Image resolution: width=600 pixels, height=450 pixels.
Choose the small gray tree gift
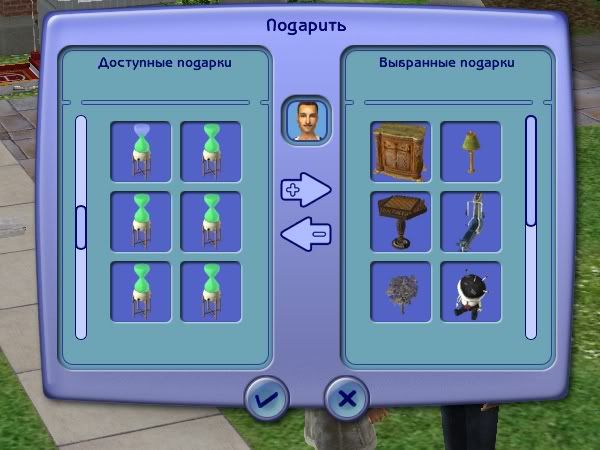(400, 291)
